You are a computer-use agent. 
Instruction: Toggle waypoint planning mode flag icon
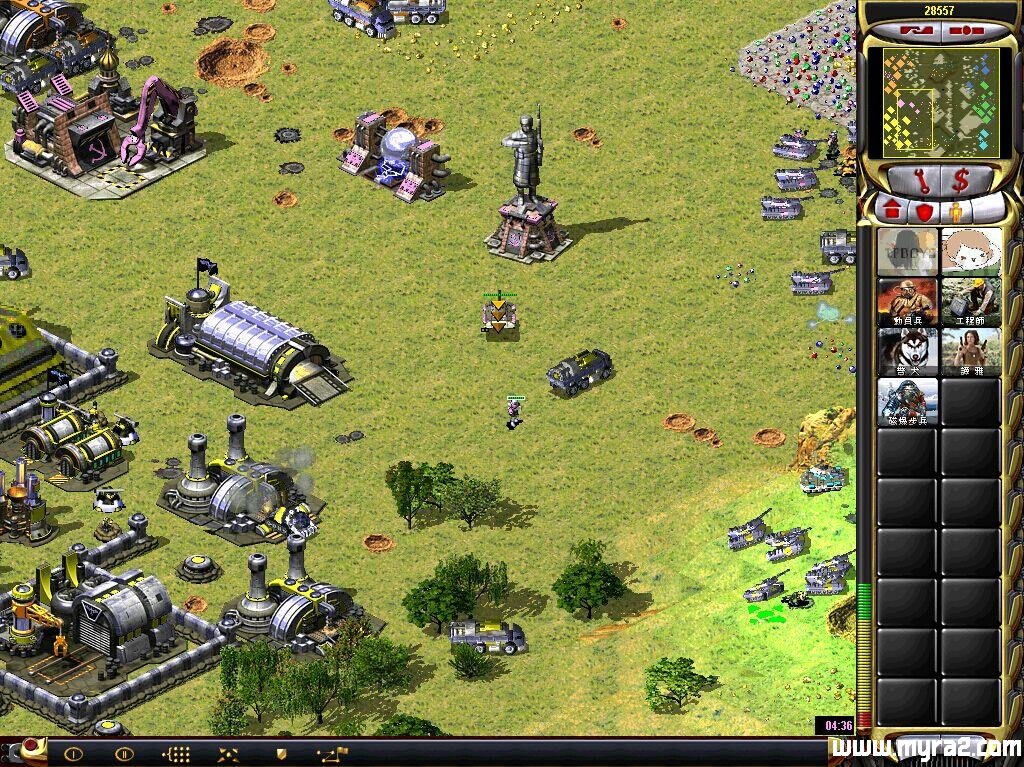[333, 753]
